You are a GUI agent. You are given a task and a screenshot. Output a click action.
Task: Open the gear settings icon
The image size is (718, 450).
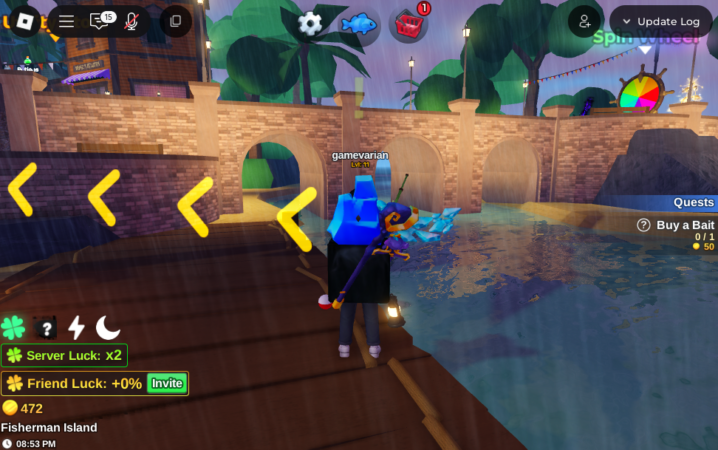311,23
